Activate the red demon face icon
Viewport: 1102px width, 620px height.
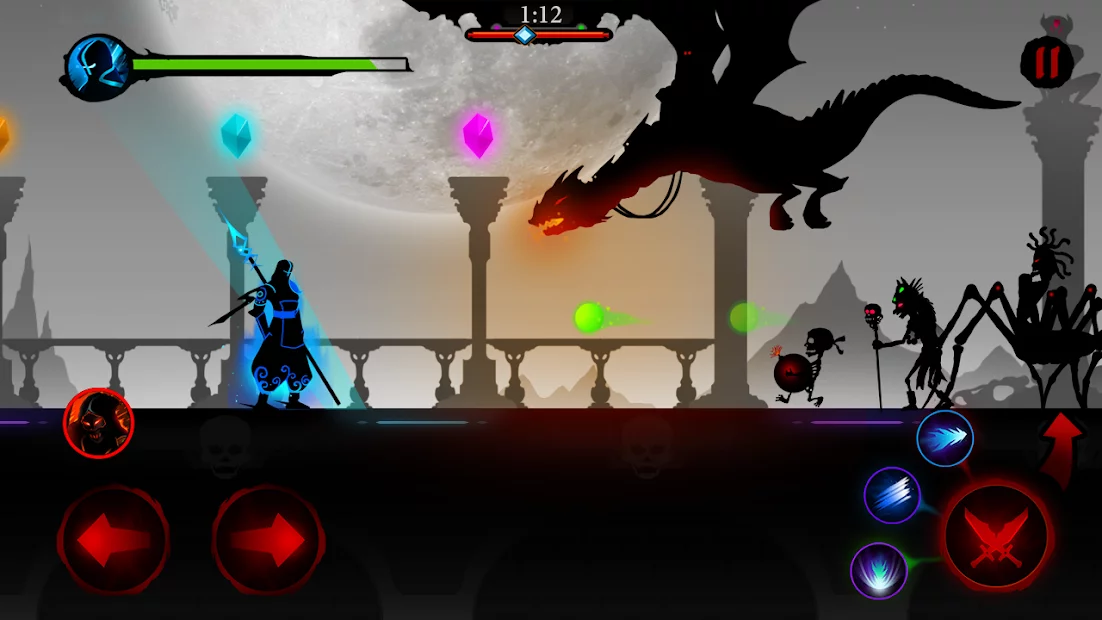point(98,423)
